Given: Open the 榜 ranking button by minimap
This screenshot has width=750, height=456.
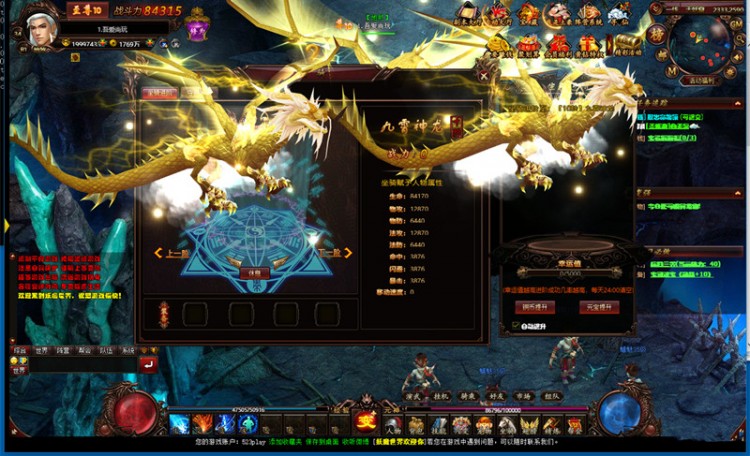Looking at the screenshot, I should tap(659, 30).
